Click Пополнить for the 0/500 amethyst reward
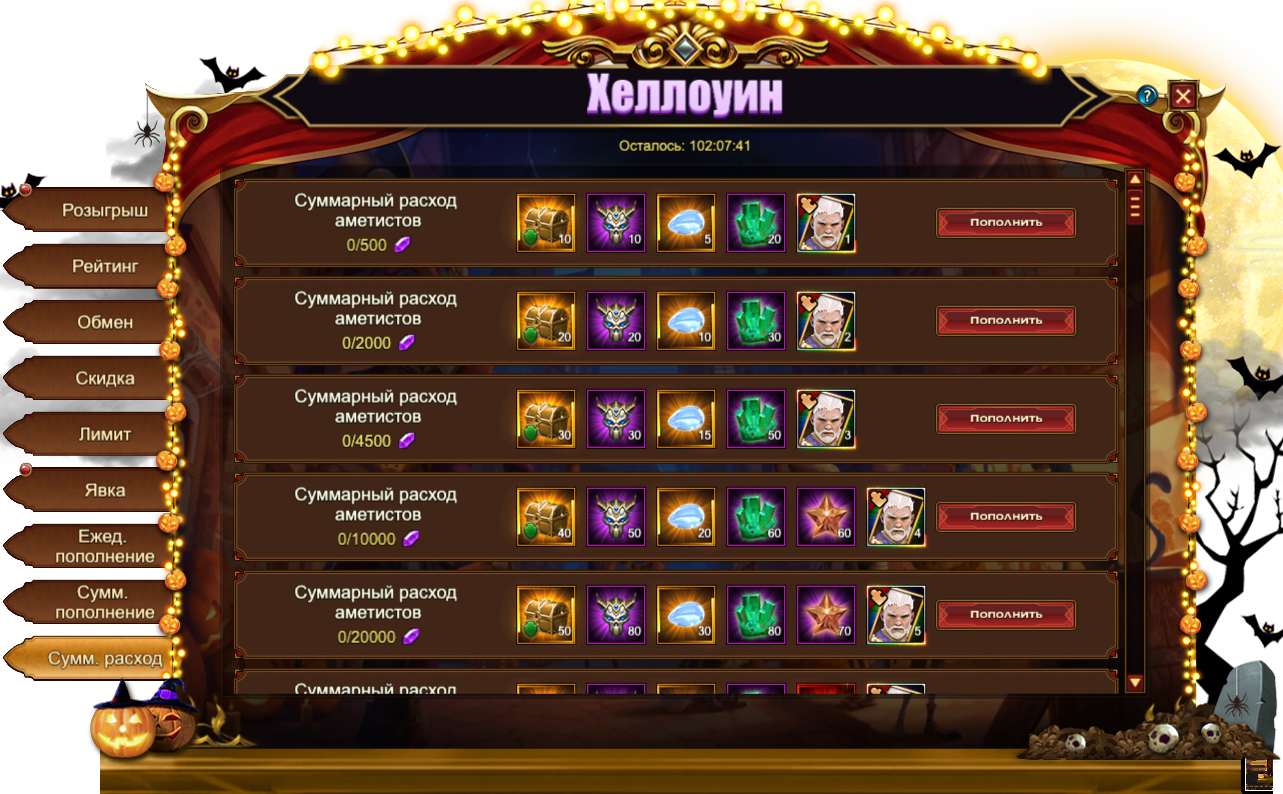Screen dimensions: 1283x794 click(1005, 222)
